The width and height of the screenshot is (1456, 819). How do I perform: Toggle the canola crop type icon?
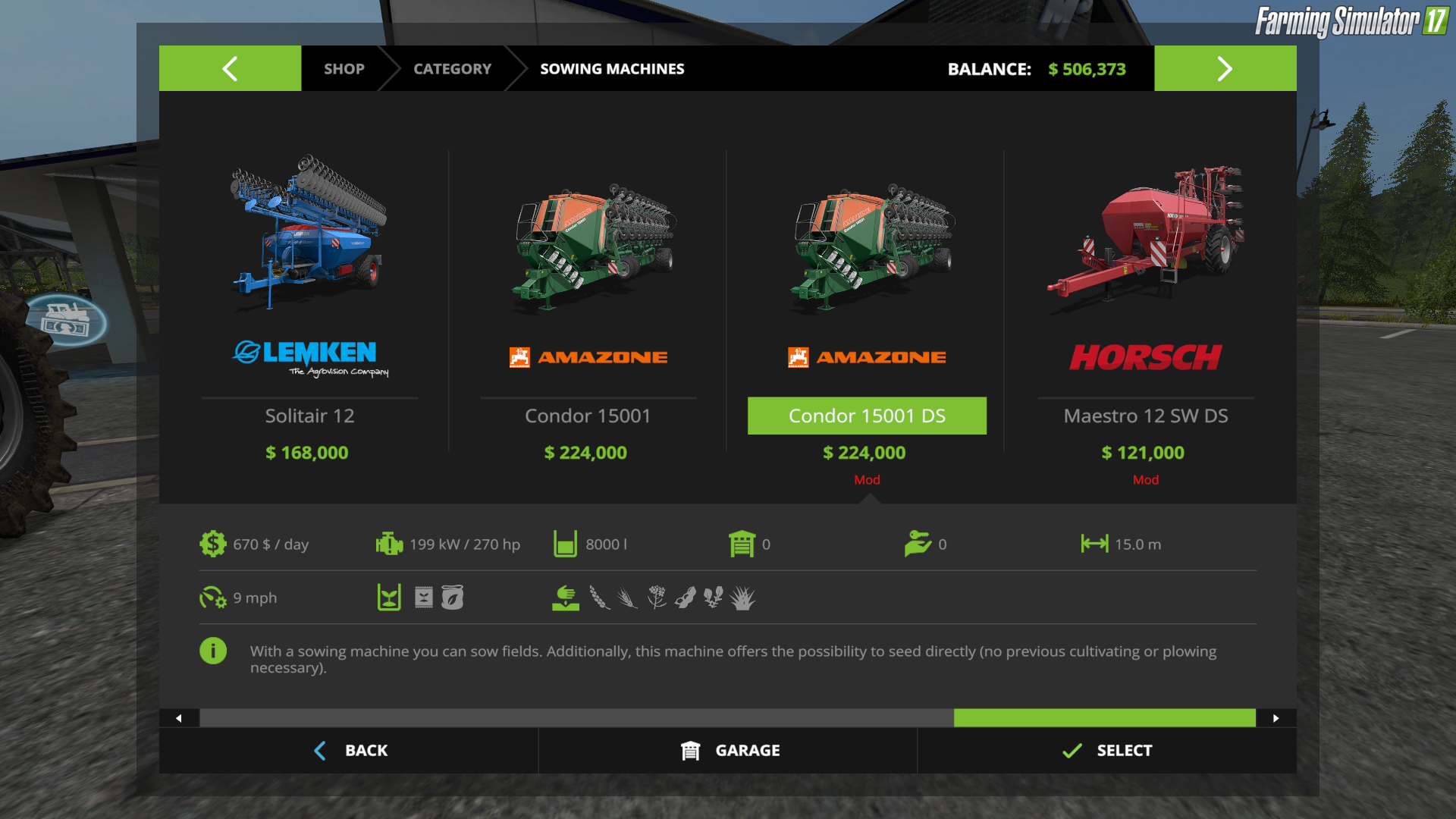655,598
